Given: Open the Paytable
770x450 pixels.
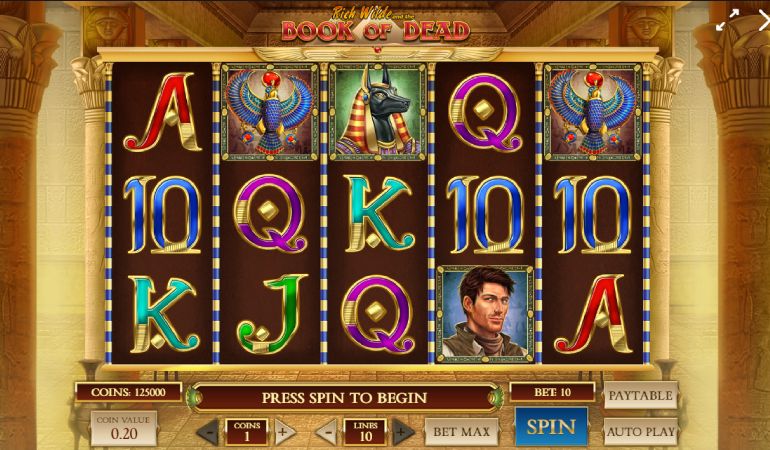Looking at the screenshot, I should (640, 395).
